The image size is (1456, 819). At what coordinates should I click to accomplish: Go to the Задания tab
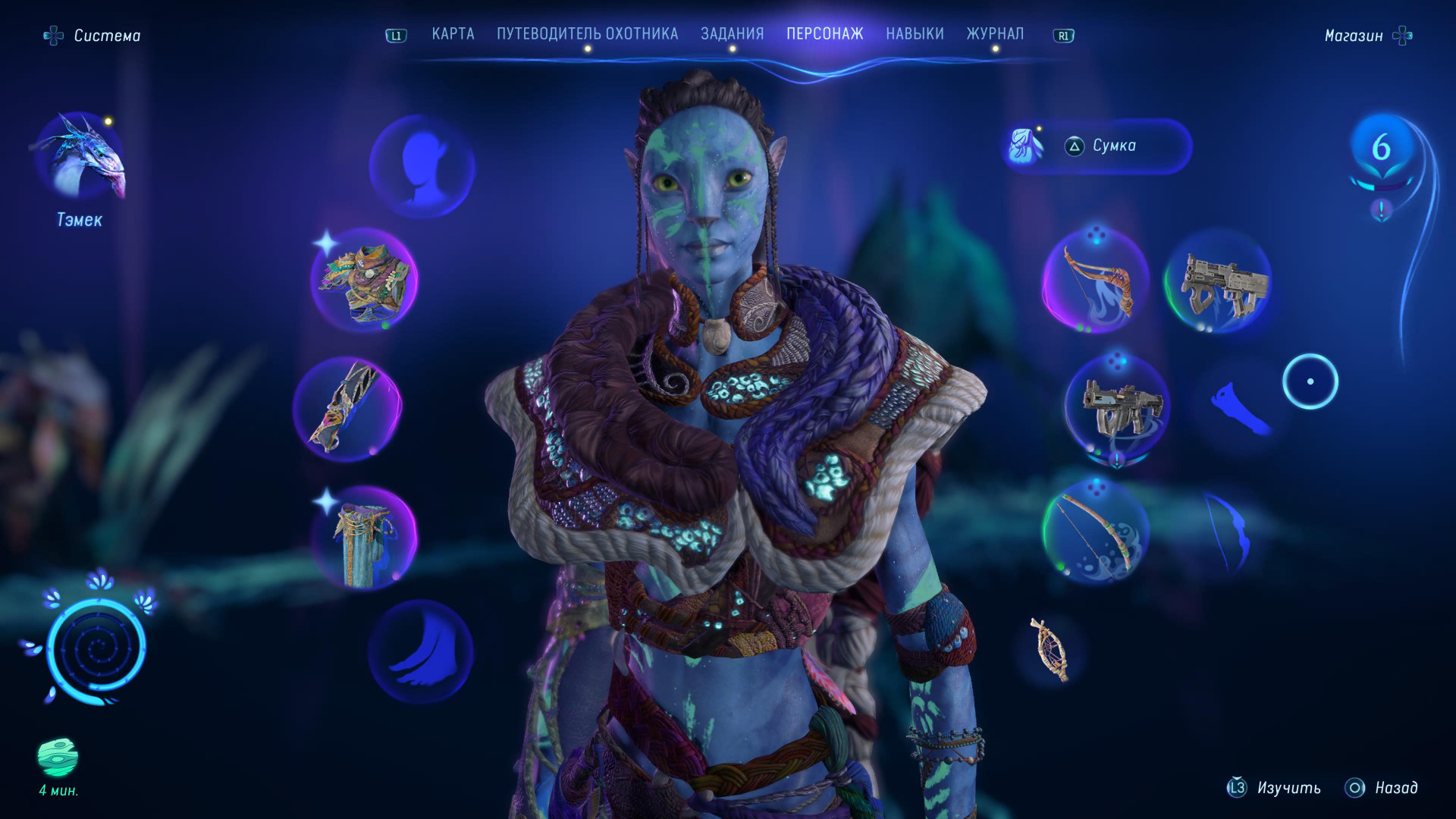coord(732,34)
